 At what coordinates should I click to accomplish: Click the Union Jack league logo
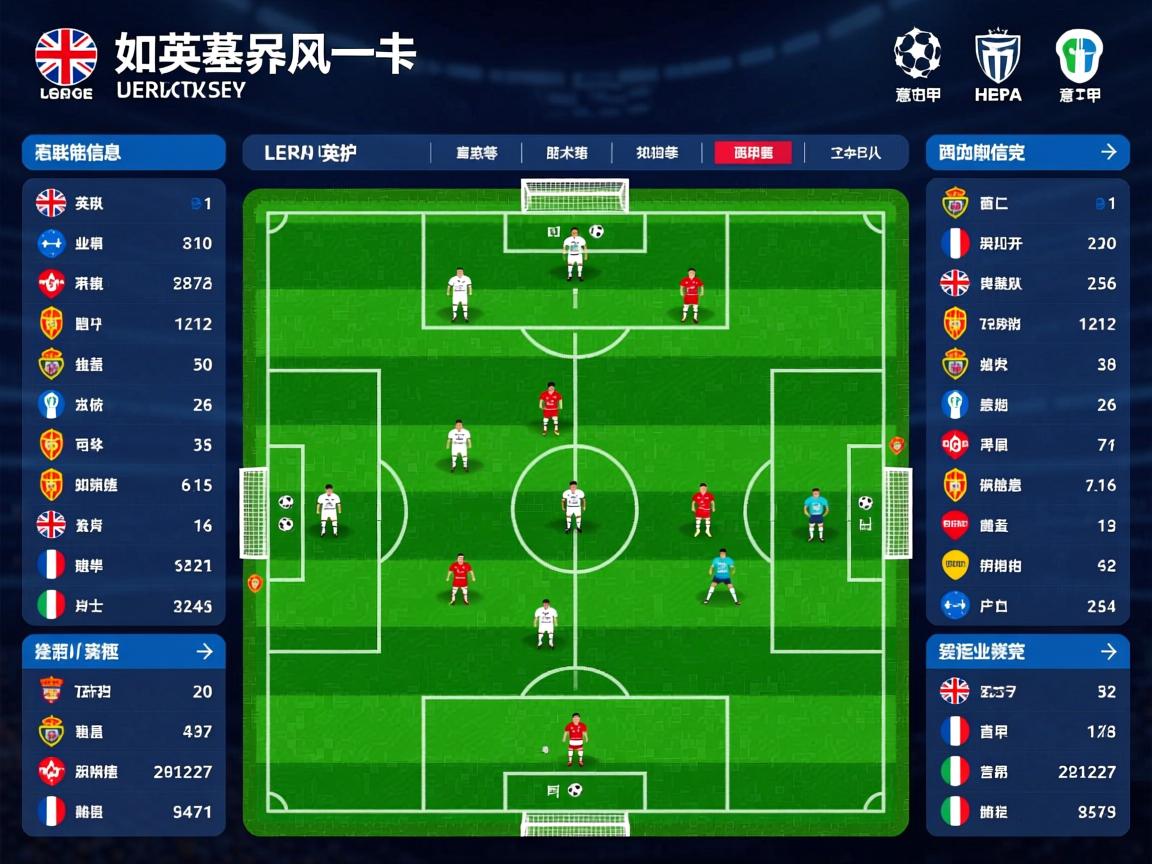point(66,56)
